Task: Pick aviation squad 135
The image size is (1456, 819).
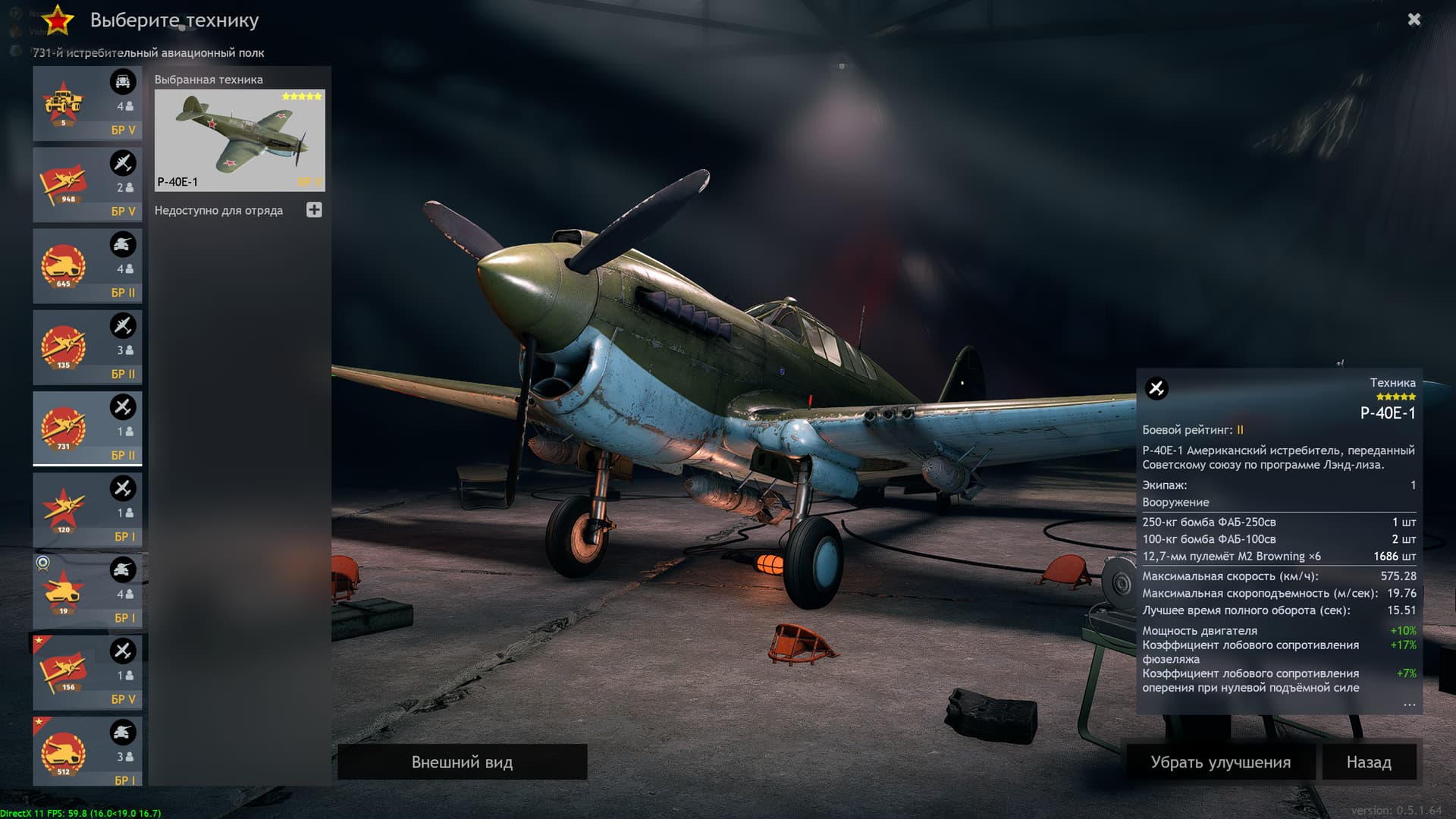Action: coord(87,347)
